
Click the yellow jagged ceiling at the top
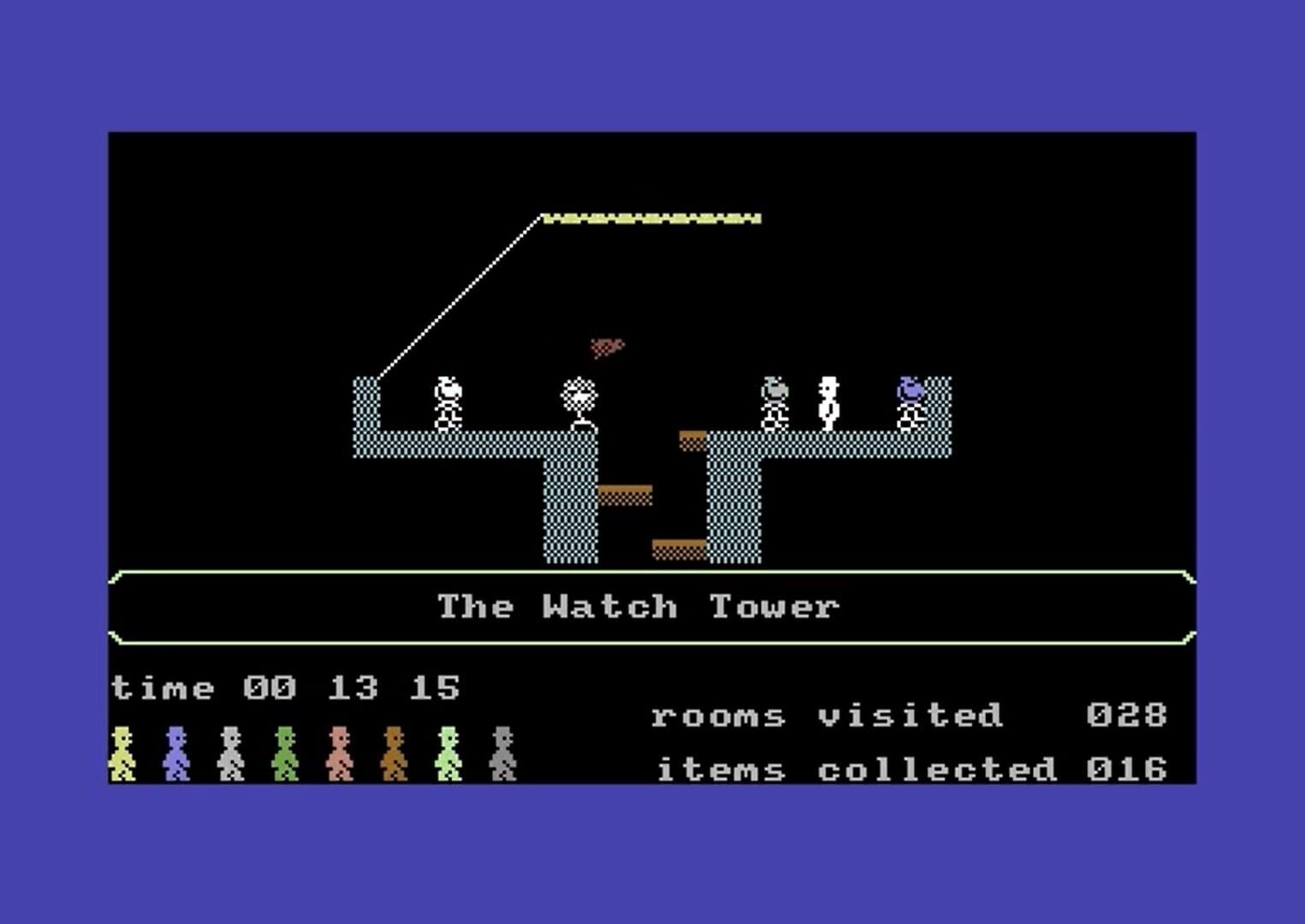pos(653,216)
